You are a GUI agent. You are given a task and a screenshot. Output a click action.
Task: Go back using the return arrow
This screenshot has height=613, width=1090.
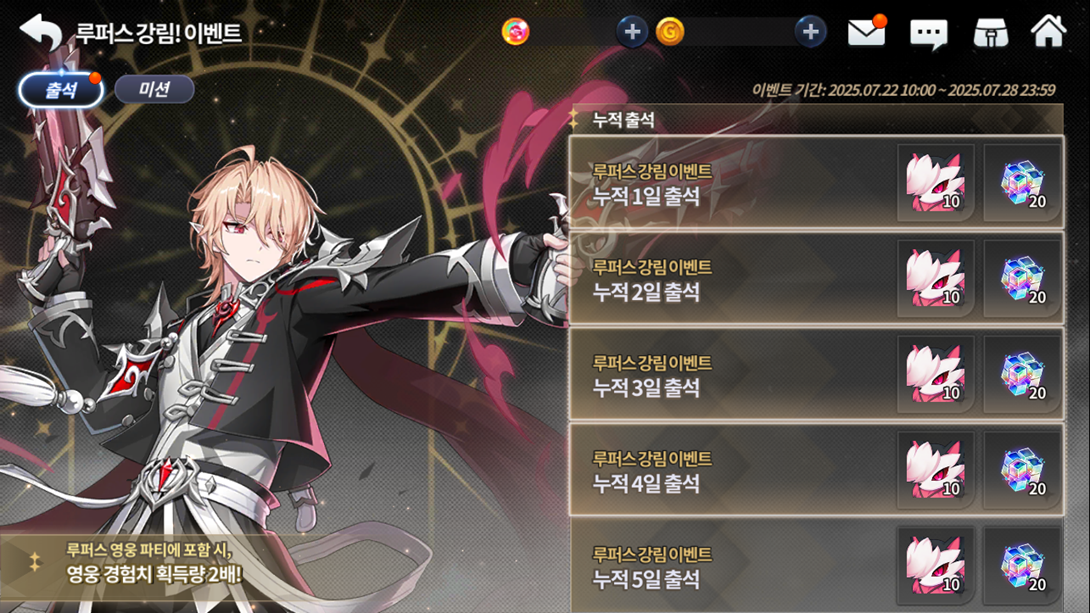pos(40,32)
